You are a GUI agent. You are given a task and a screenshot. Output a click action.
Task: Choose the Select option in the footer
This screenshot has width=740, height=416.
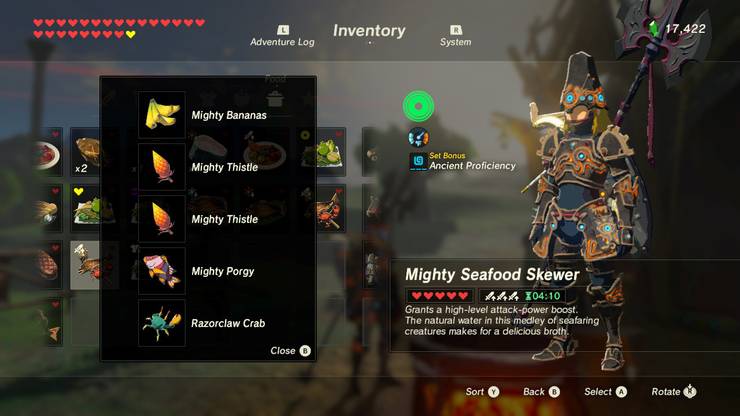tap(605, 392)
